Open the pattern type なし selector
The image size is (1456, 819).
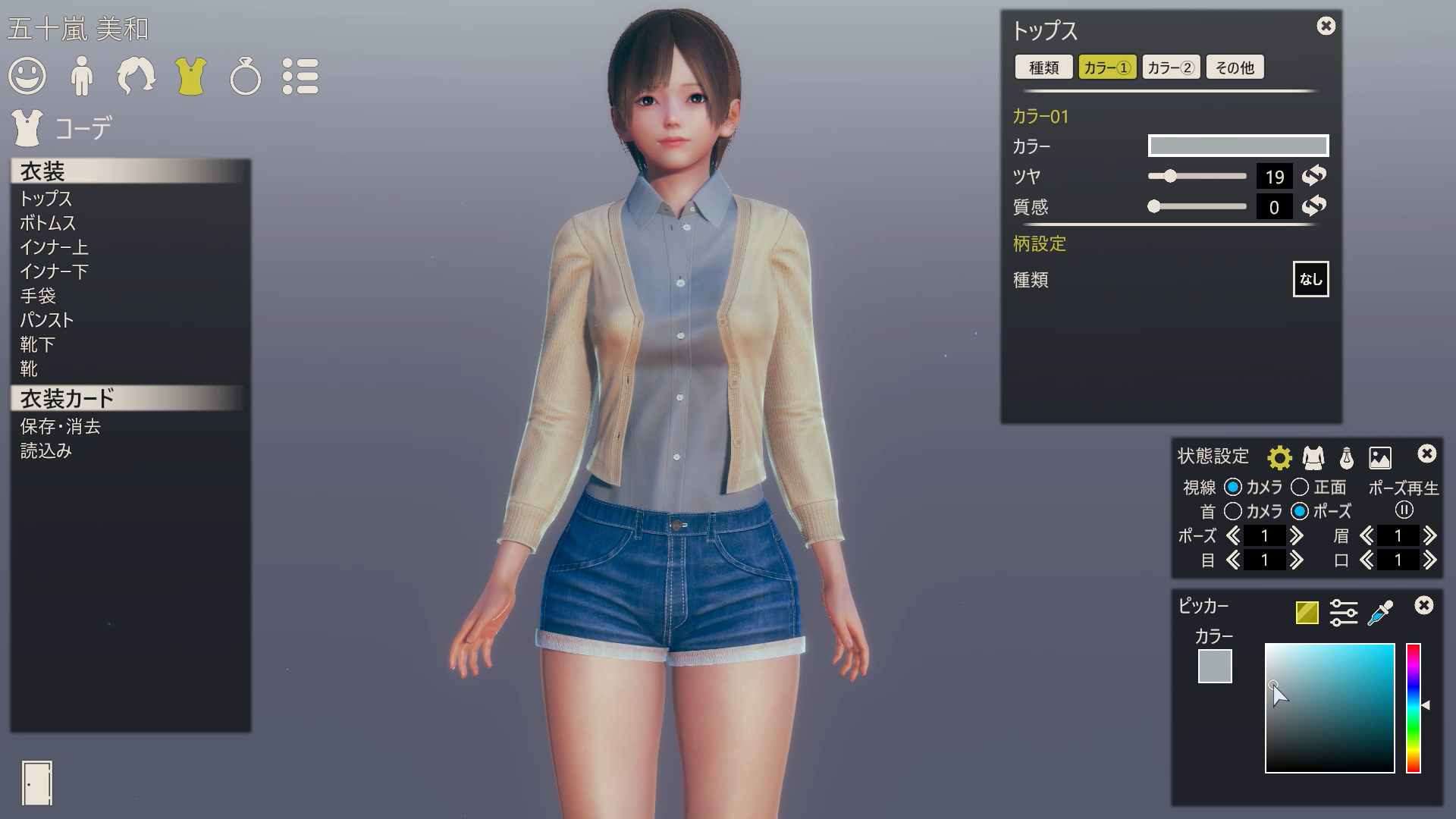[1310, 279]
